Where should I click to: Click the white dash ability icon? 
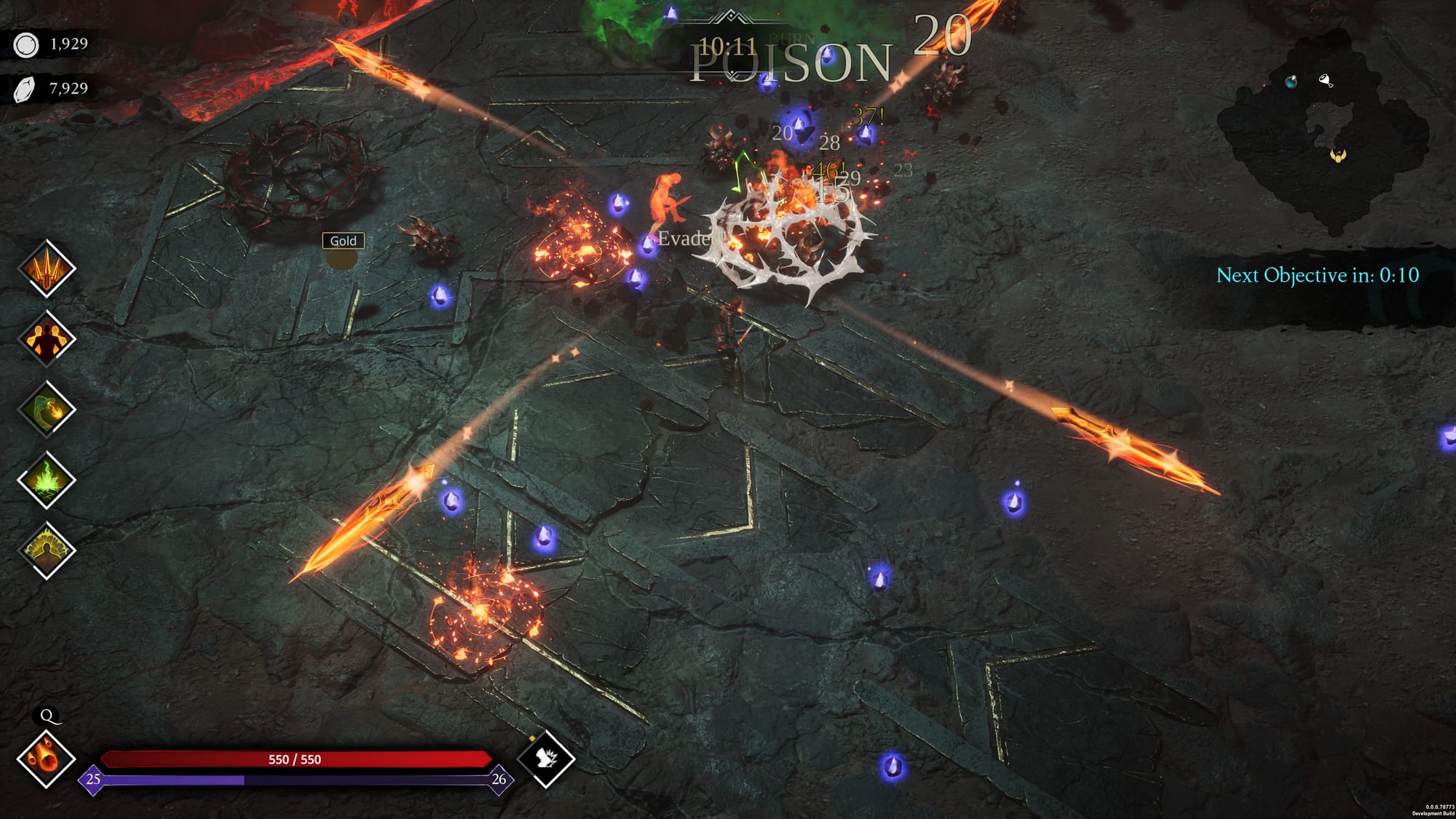[546, 759]
